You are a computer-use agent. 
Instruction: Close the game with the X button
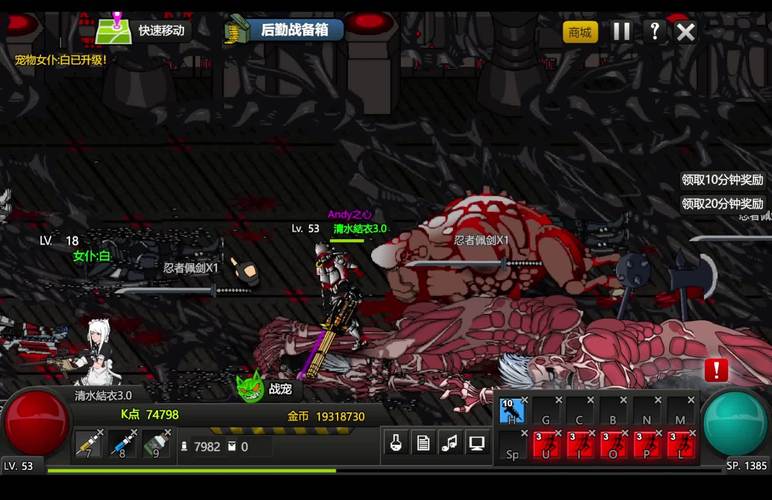[x=686, y=31]
